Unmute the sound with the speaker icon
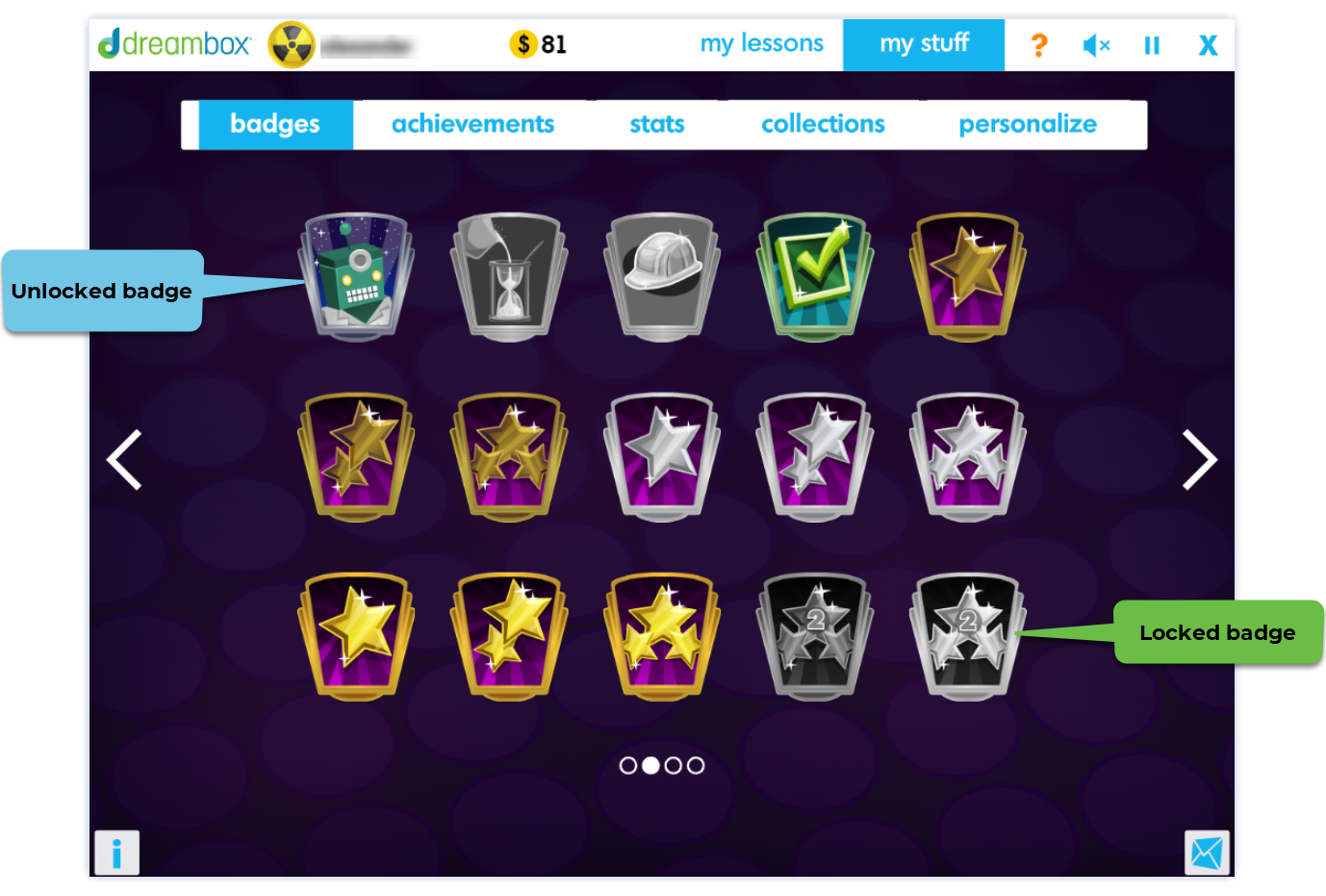 tap(1095, 44)
